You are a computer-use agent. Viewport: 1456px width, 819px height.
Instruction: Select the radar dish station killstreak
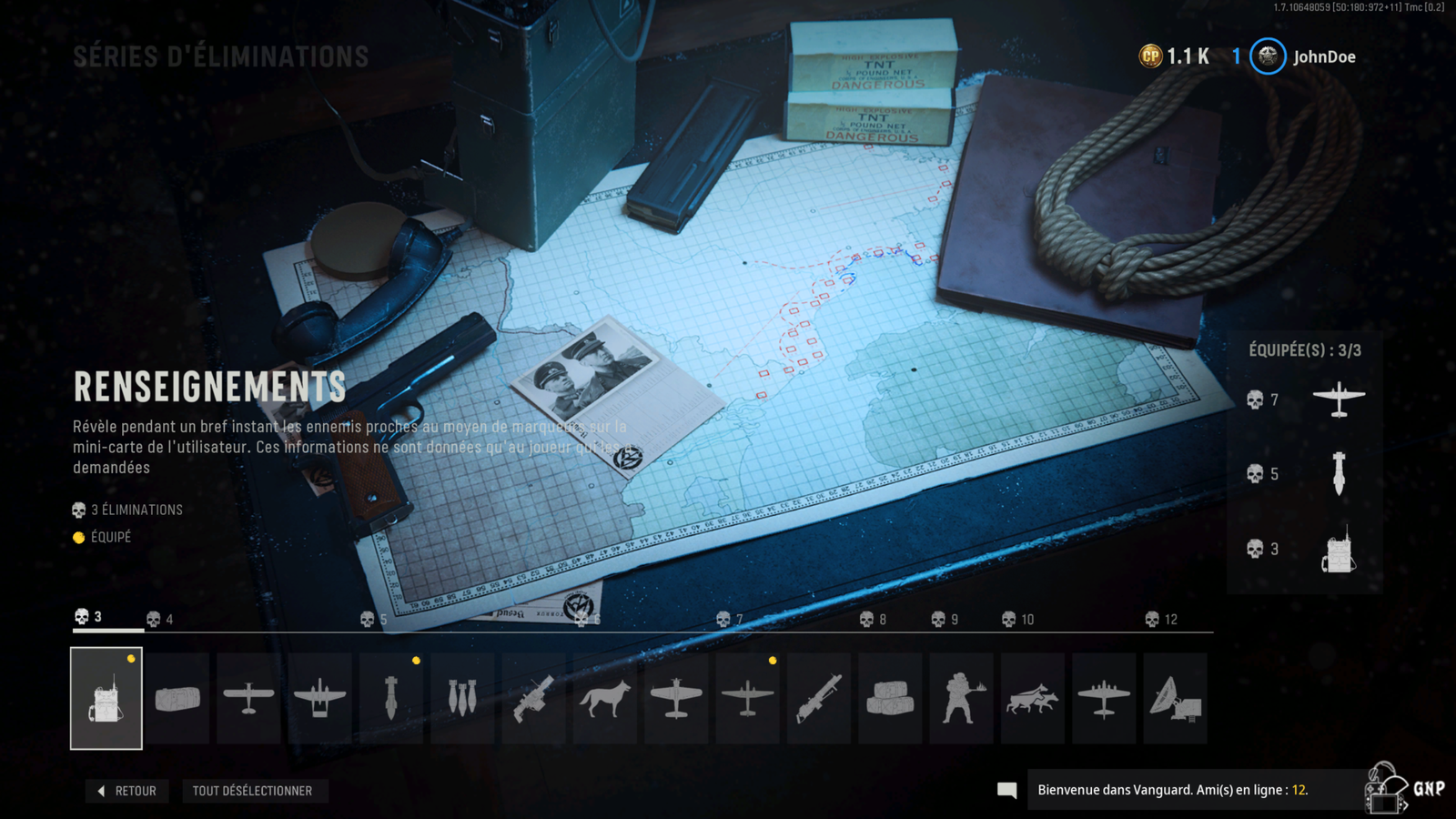point(1175,698)
